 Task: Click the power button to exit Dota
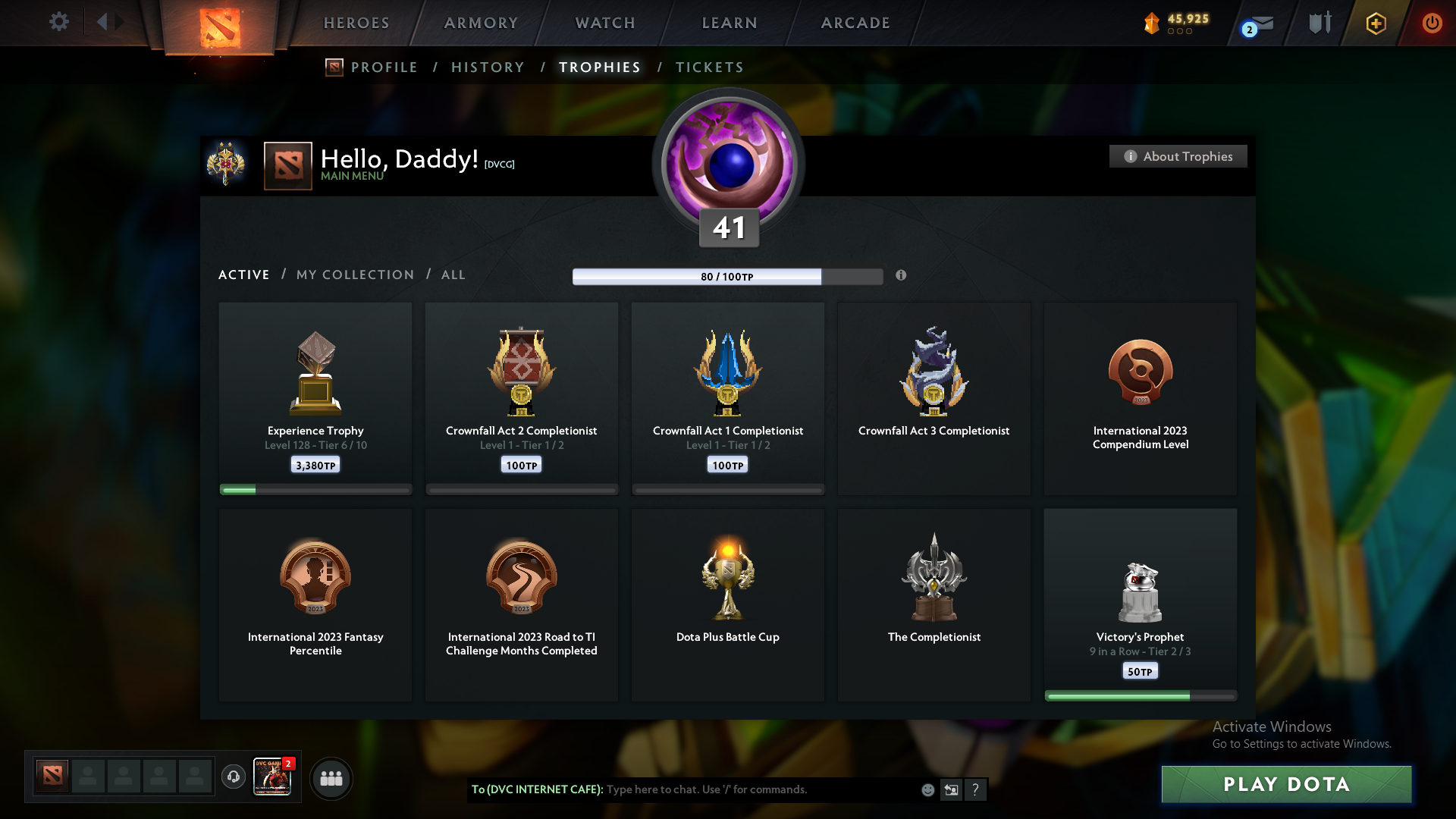pos(1432,23)
